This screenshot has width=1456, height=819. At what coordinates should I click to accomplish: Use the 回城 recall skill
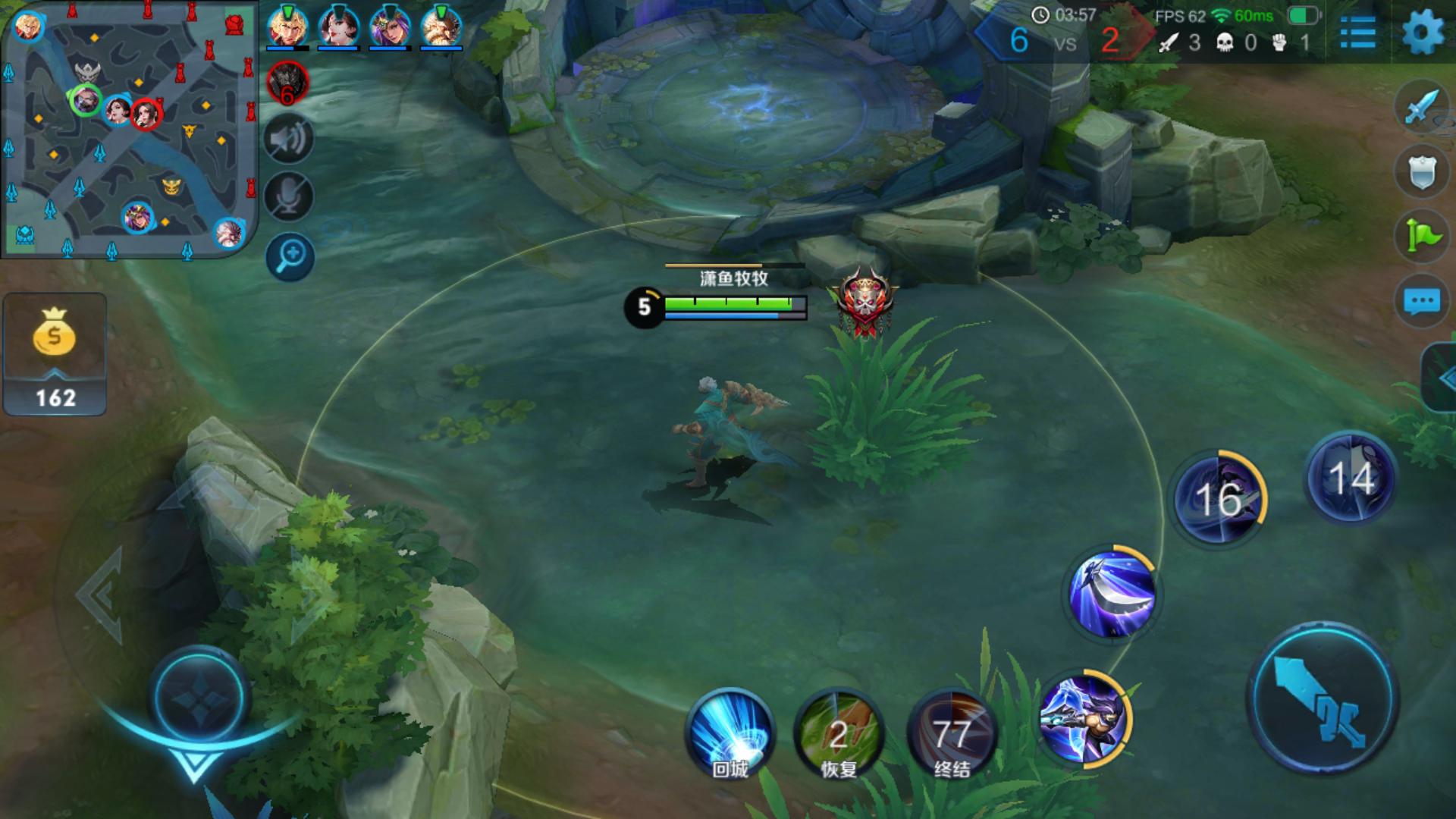click(730, 733)
